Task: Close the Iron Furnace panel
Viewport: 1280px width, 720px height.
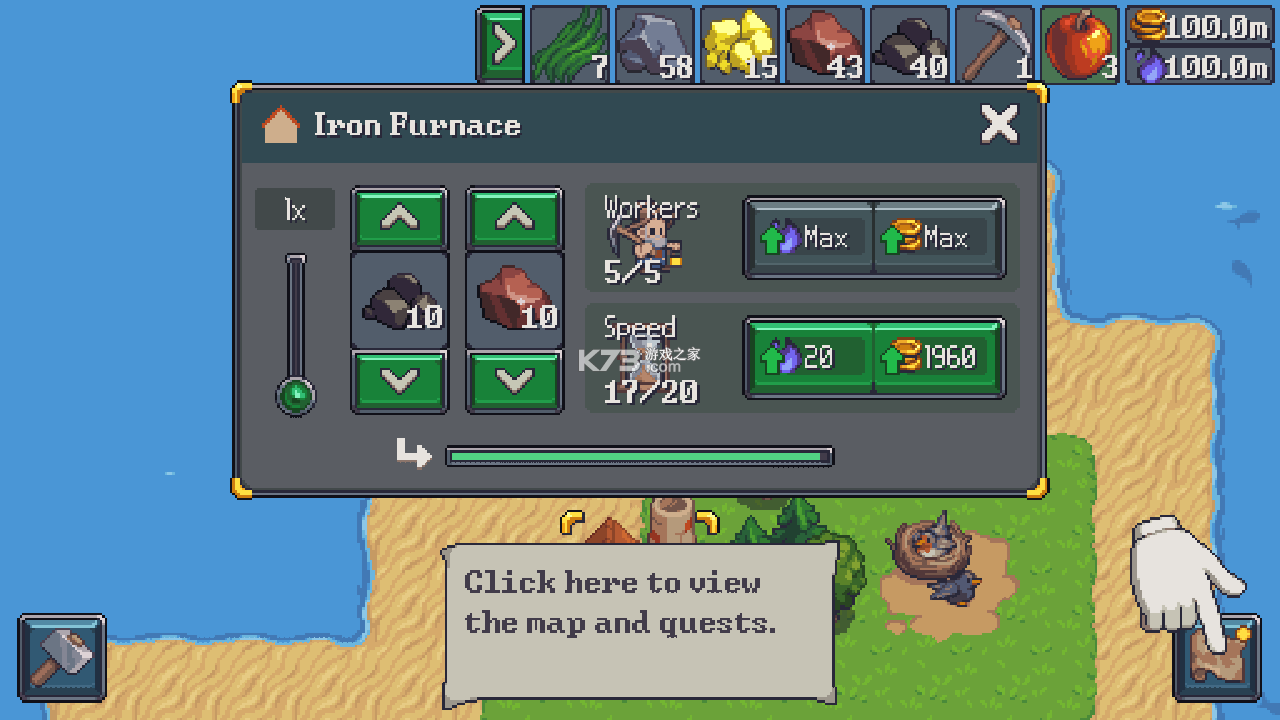Action: 999,125
